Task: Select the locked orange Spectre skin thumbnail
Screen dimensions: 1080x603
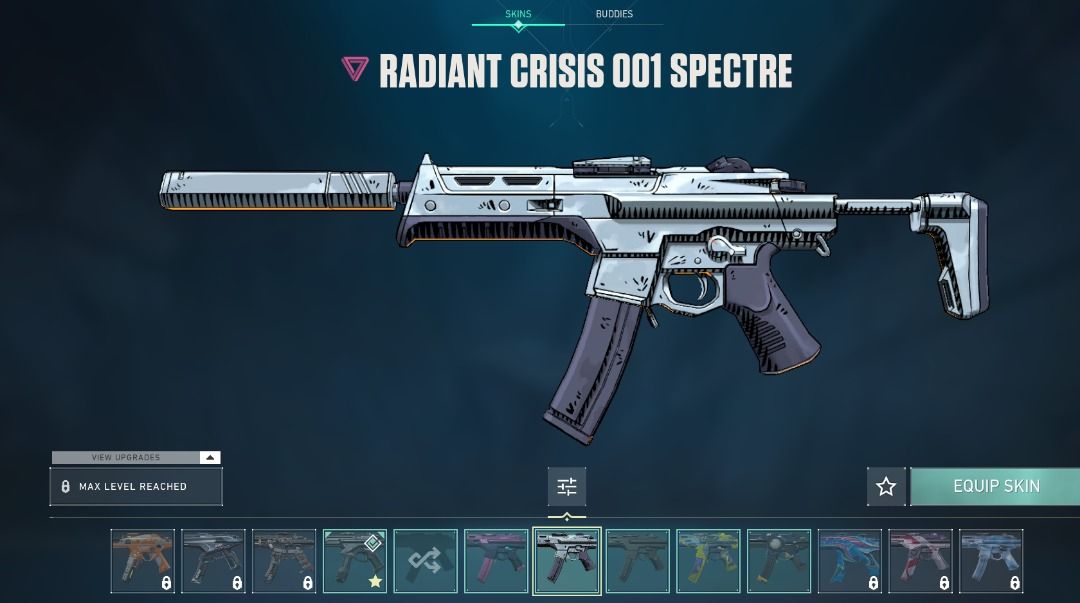Action: 143,561
